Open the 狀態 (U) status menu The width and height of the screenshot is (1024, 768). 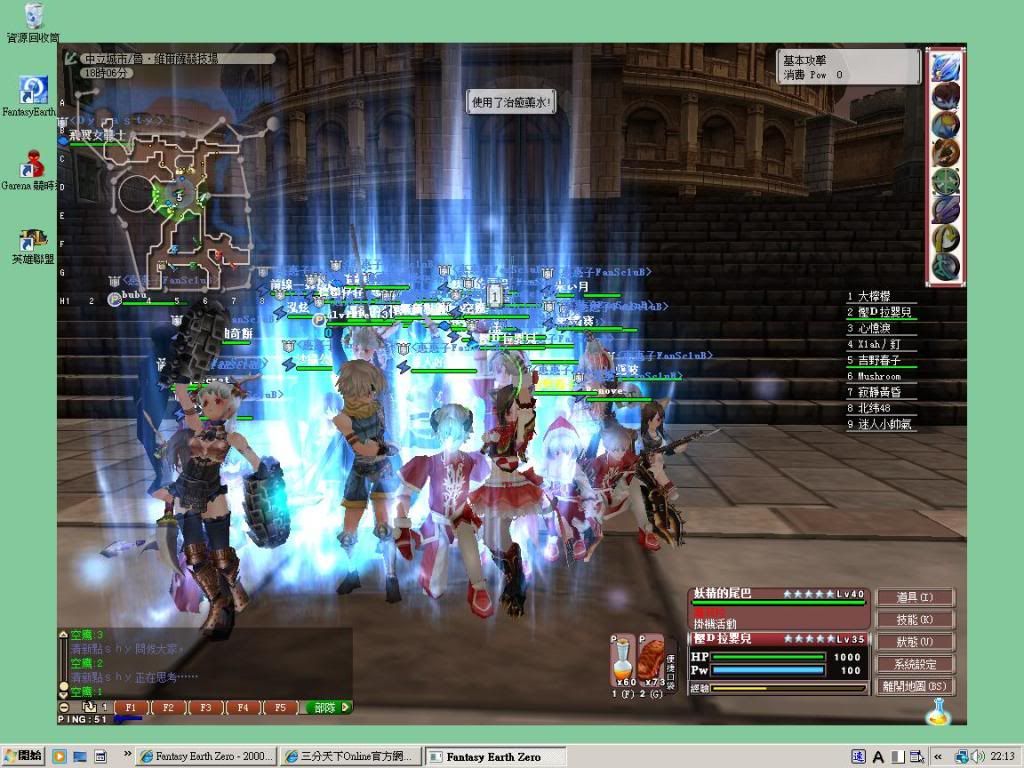tap(915, 642)
